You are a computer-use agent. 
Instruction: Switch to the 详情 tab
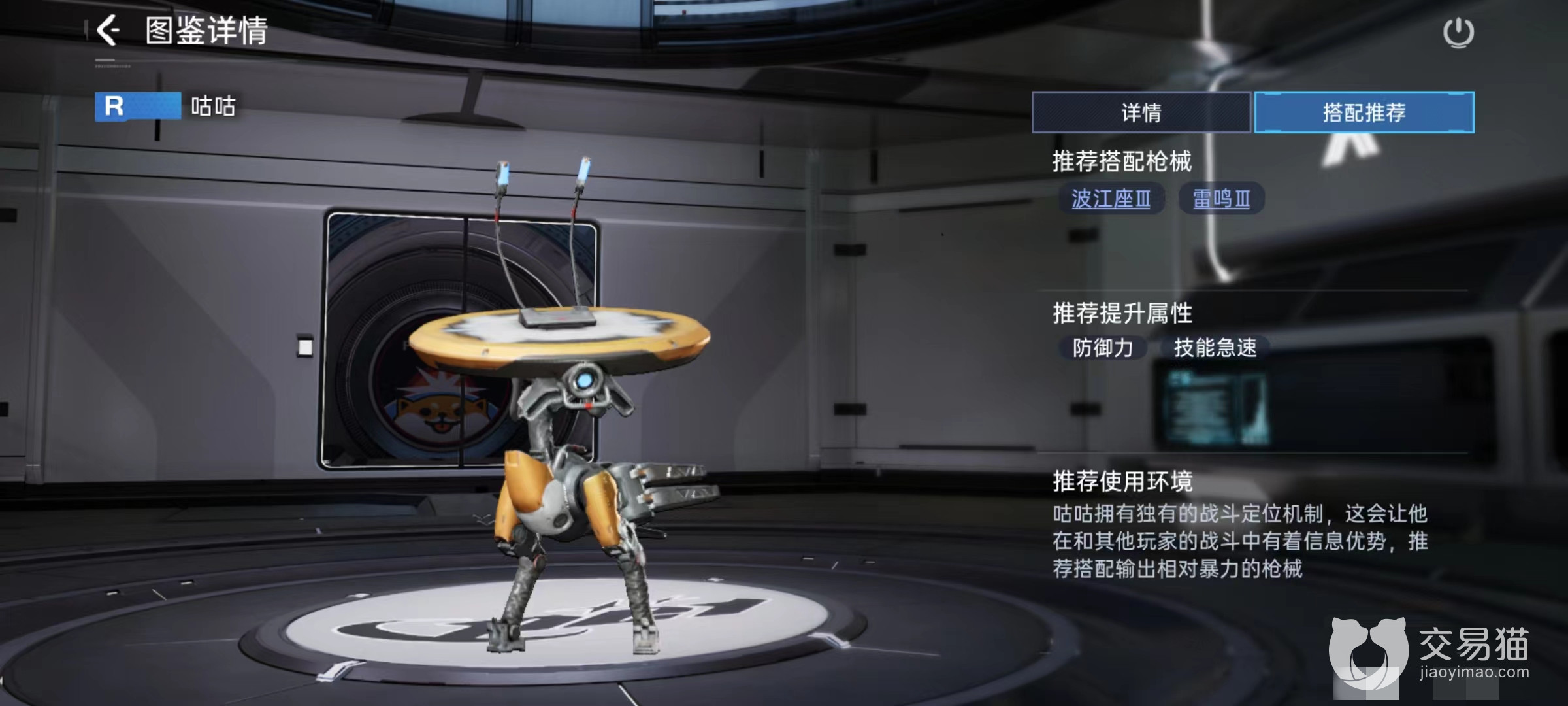click(1141, 112)
